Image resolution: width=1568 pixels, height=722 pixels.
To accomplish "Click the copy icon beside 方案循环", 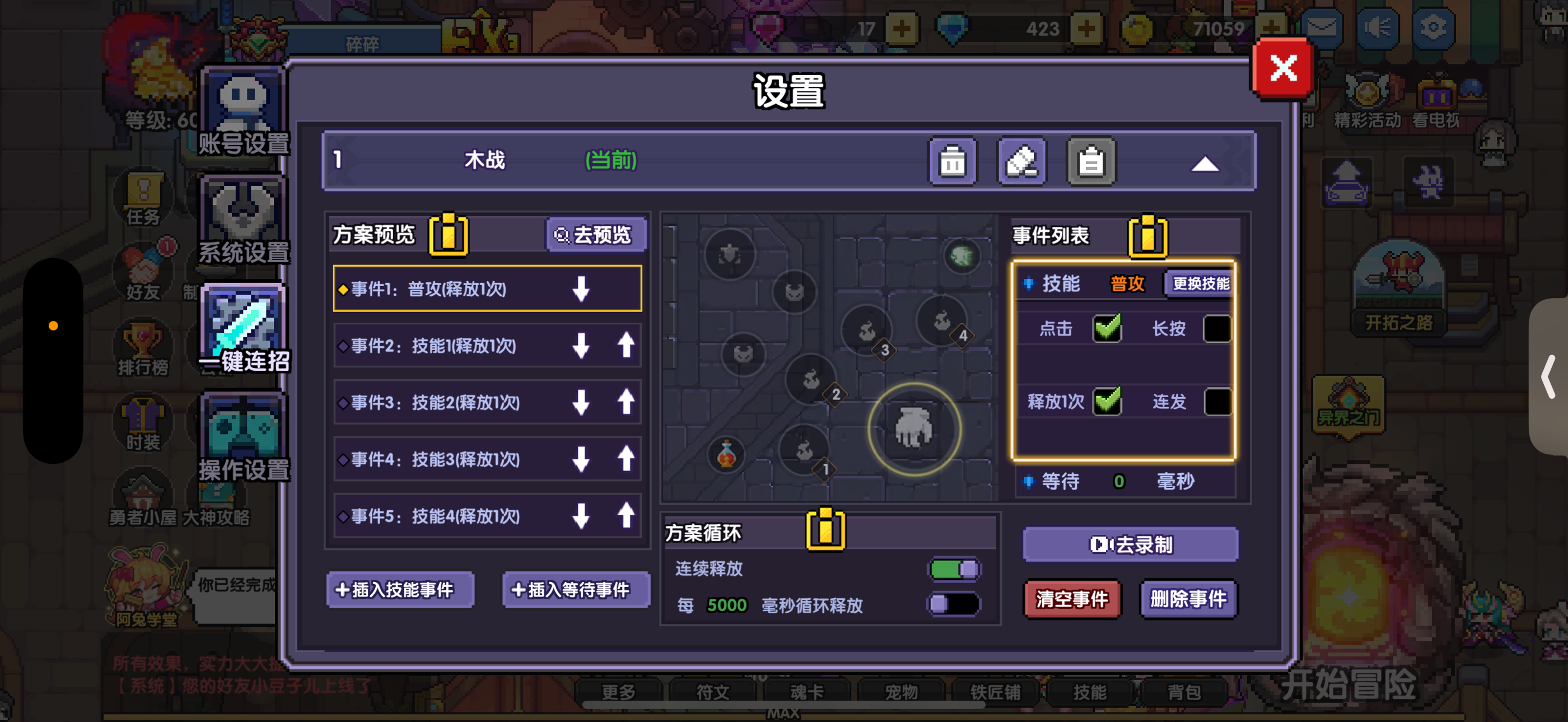I will pos(826,532).
